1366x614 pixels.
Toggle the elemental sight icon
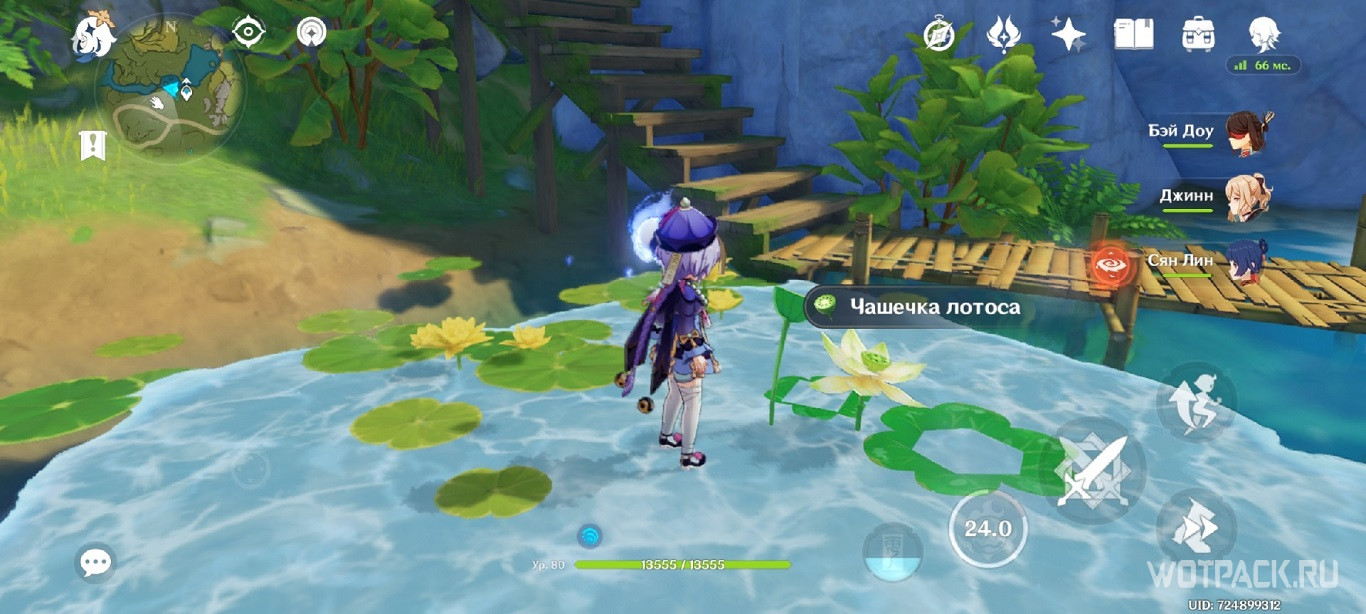(312, 33)
